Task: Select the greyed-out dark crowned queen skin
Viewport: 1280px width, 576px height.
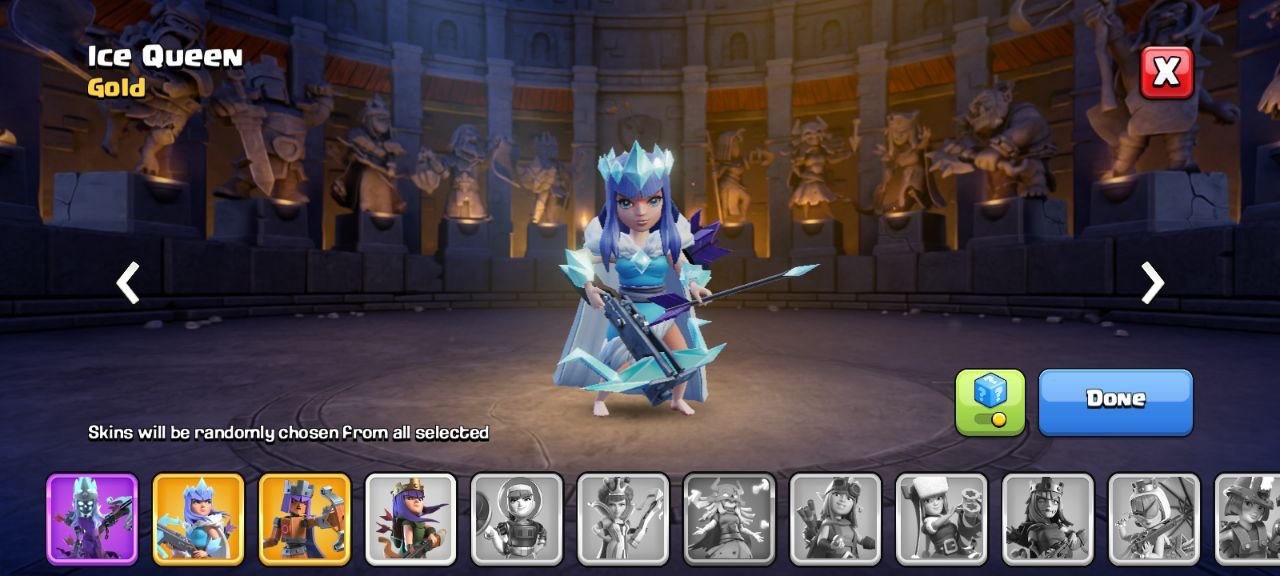Action: [1048, 518]
